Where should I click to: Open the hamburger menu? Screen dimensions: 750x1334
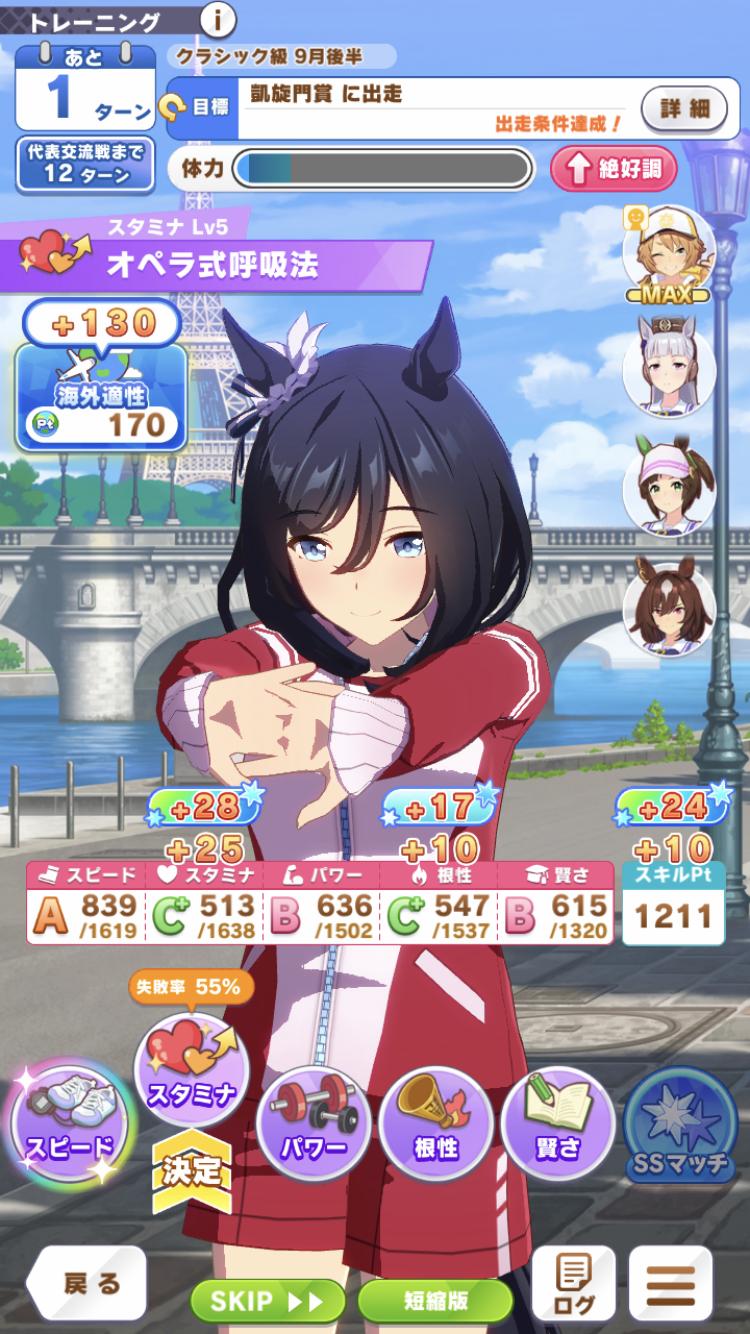pyautogui.click(x=684, y=1284)
